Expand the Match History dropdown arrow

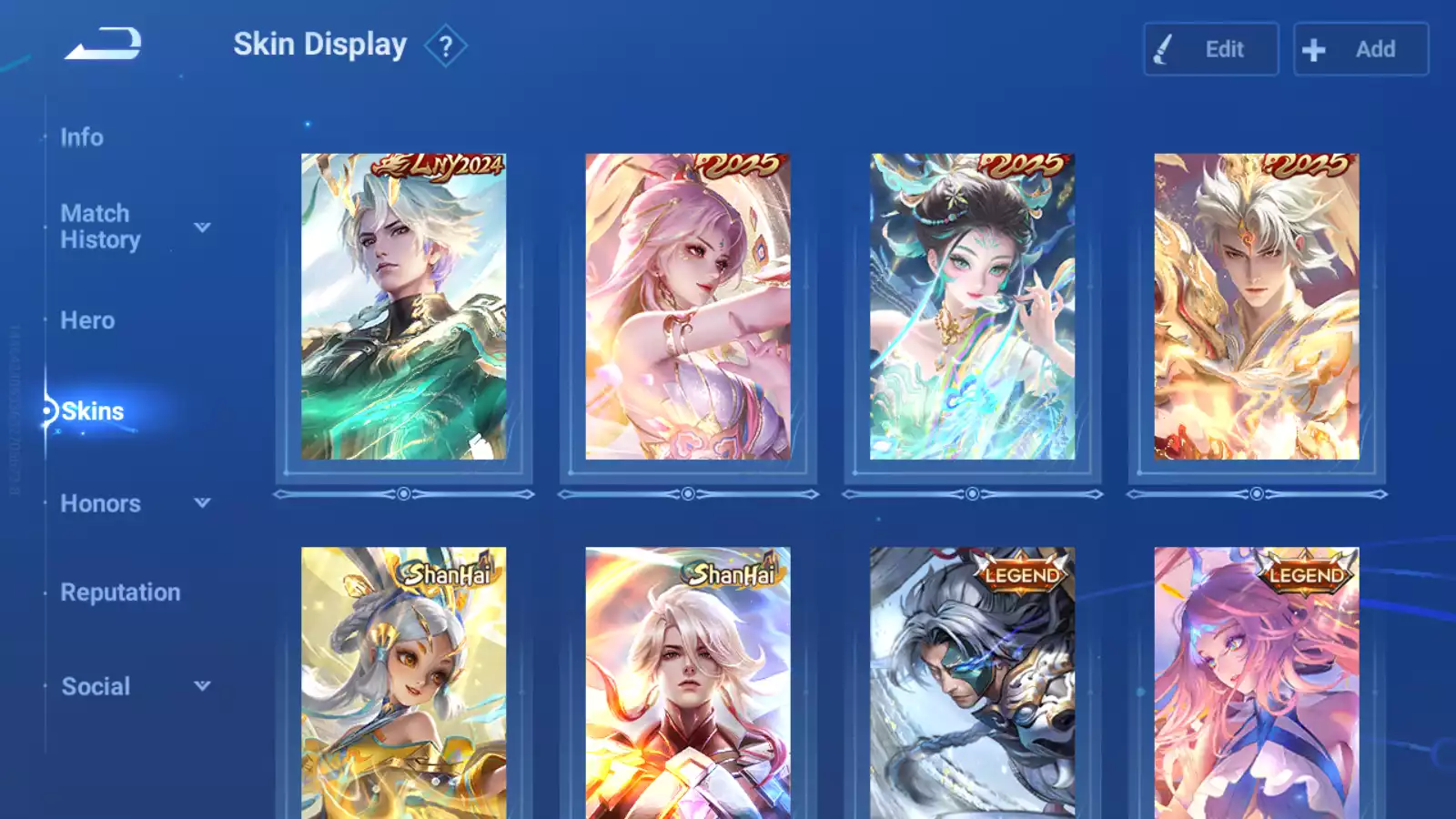(x=202, y=227)
